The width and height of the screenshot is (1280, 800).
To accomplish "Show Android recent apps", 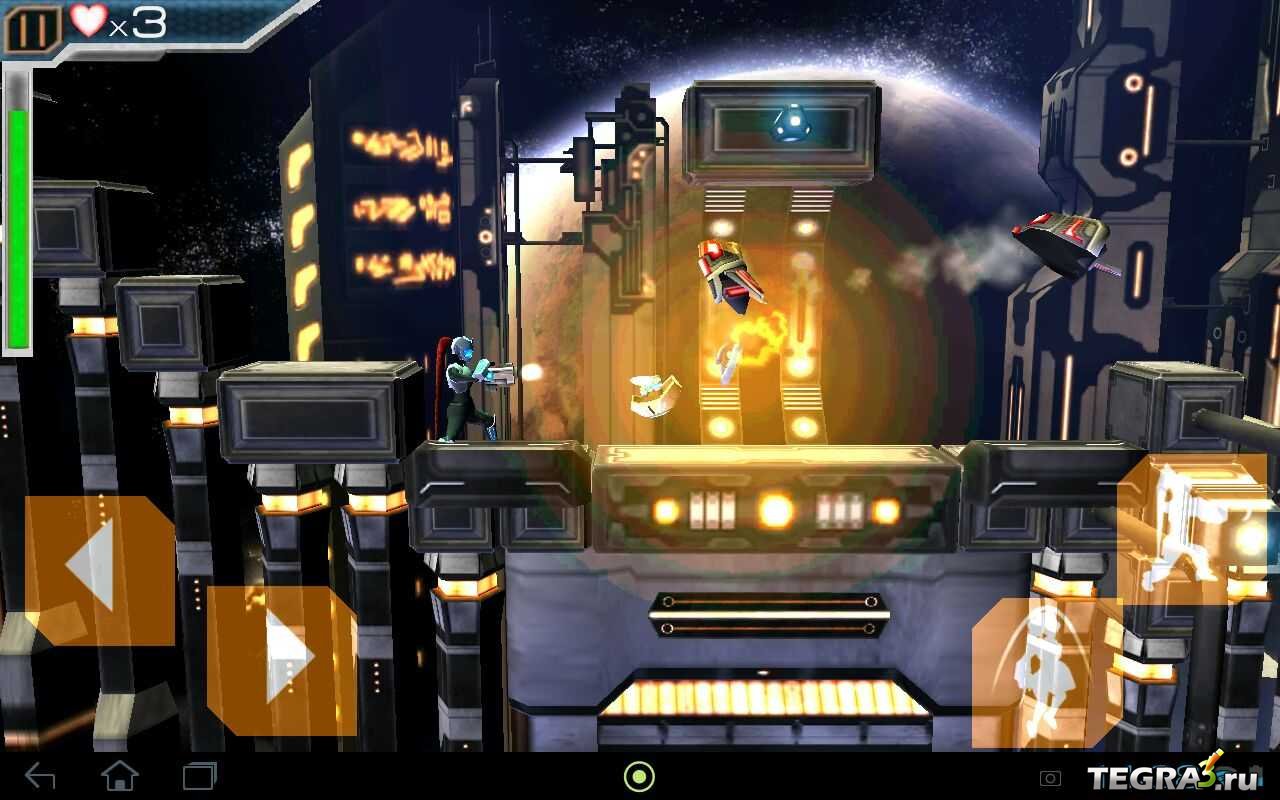I will (x=199, y=776).
